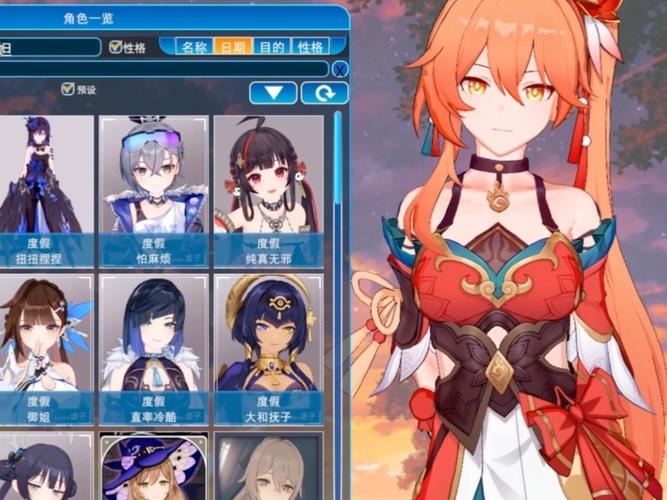
Task: Clear the search bar with the X button
Action: point(340,69)
